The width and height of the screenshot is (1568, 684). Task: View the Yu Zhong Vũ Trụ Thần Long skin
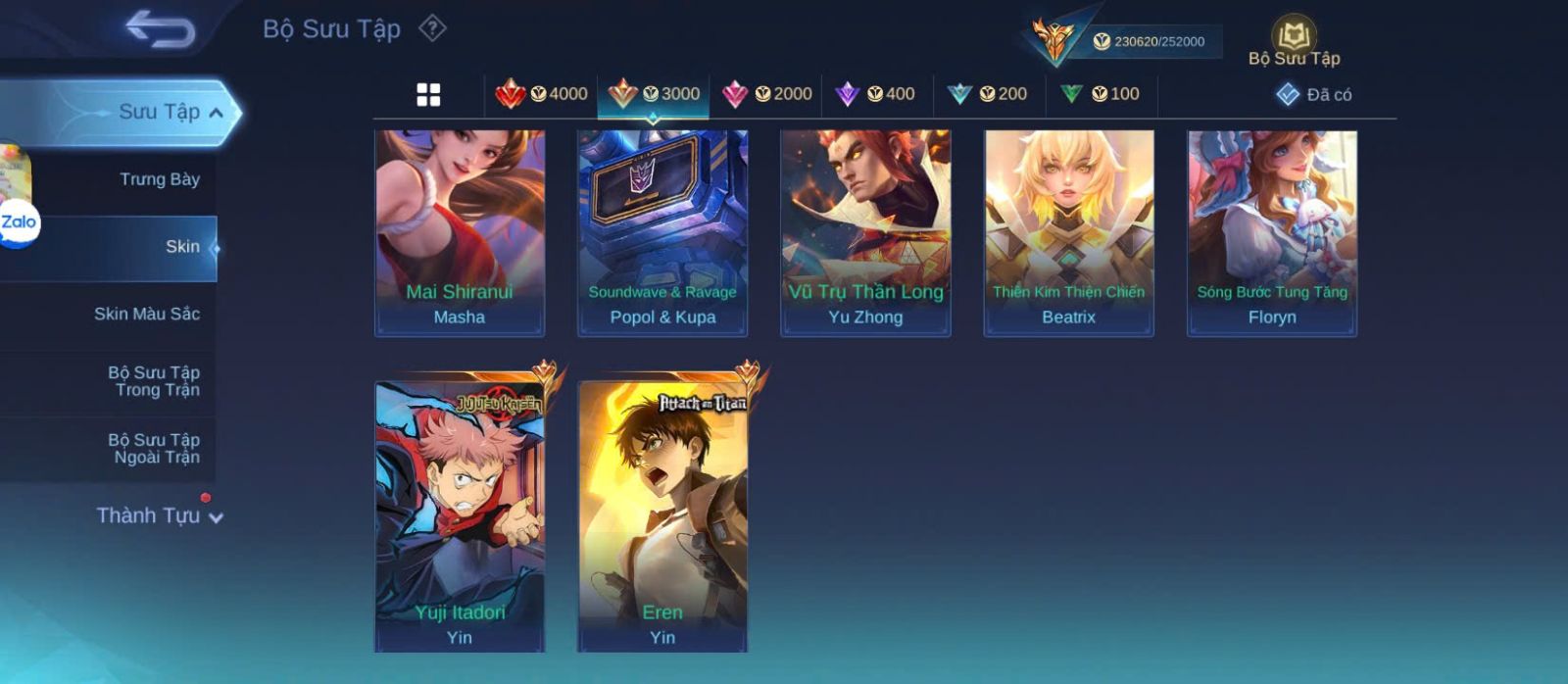click(x=865, y=233)
